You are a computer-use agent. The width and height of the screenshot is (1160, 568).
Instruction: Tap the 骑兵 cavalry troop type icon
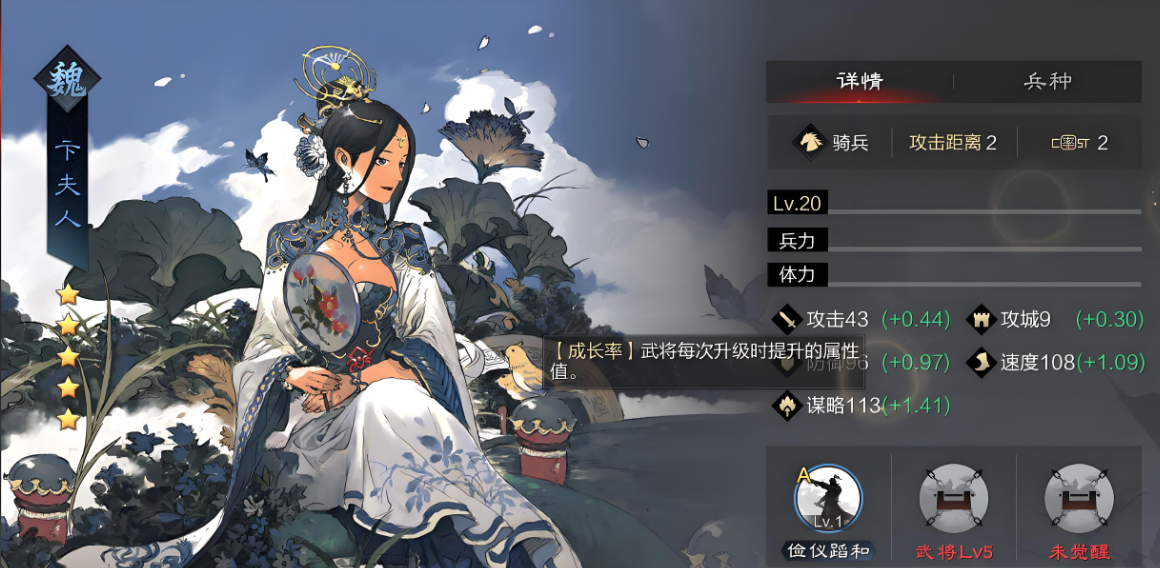coord(808,142)
